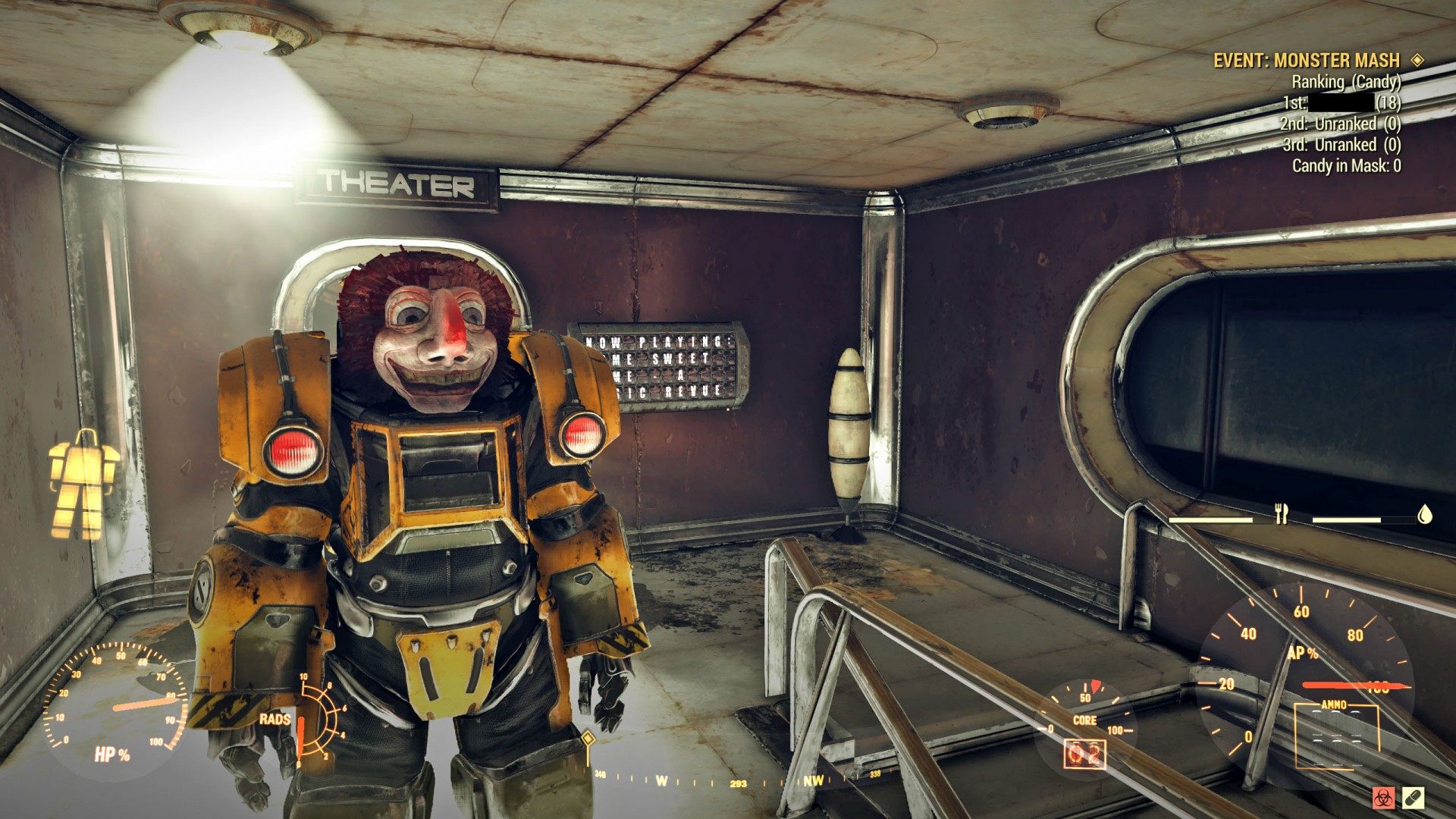Click the fork and knife hunger icon

coord(1282,514)
